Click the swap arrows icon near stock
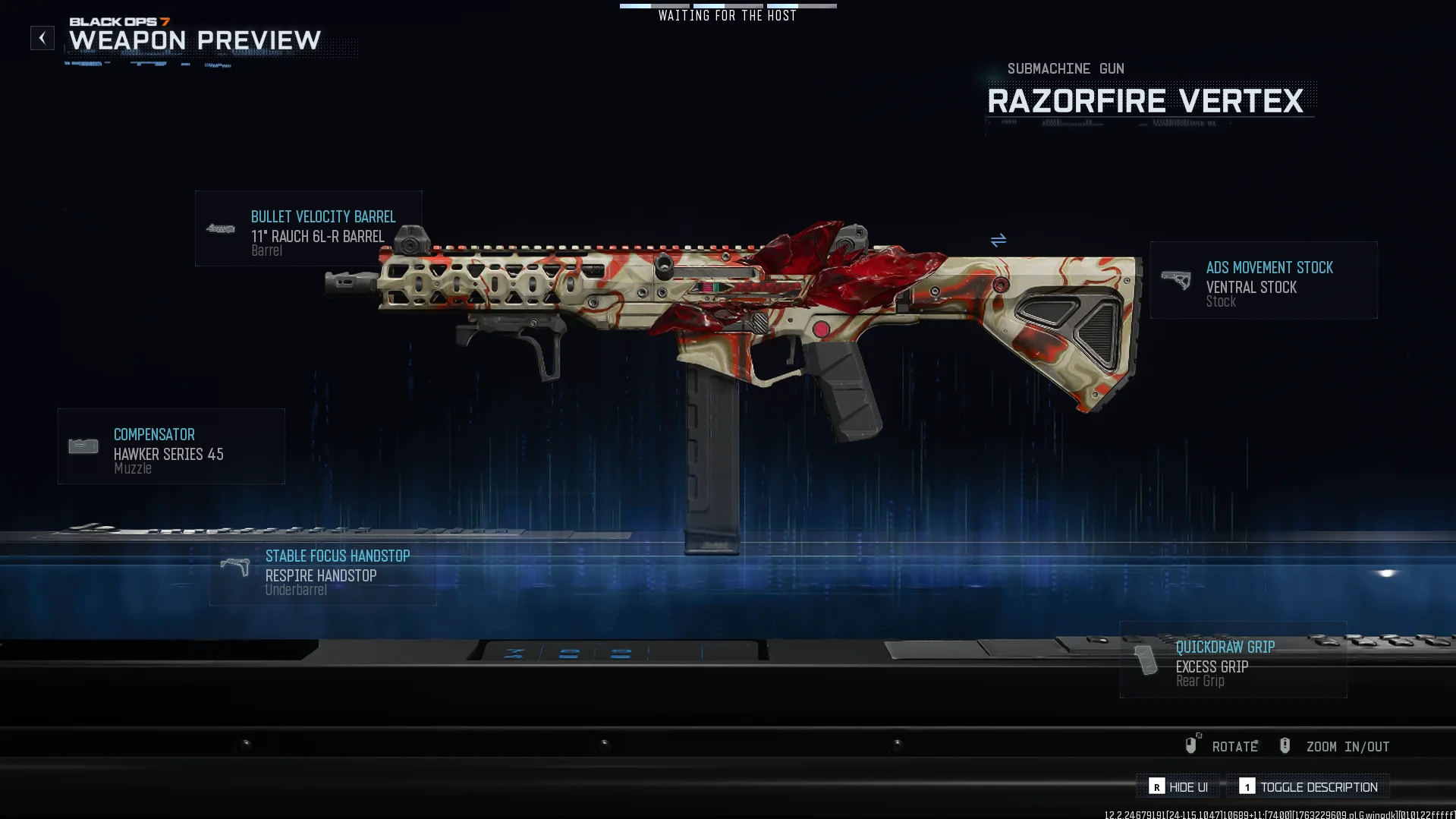This screenshot has height=819, width=1456. (x=998, y=241)
